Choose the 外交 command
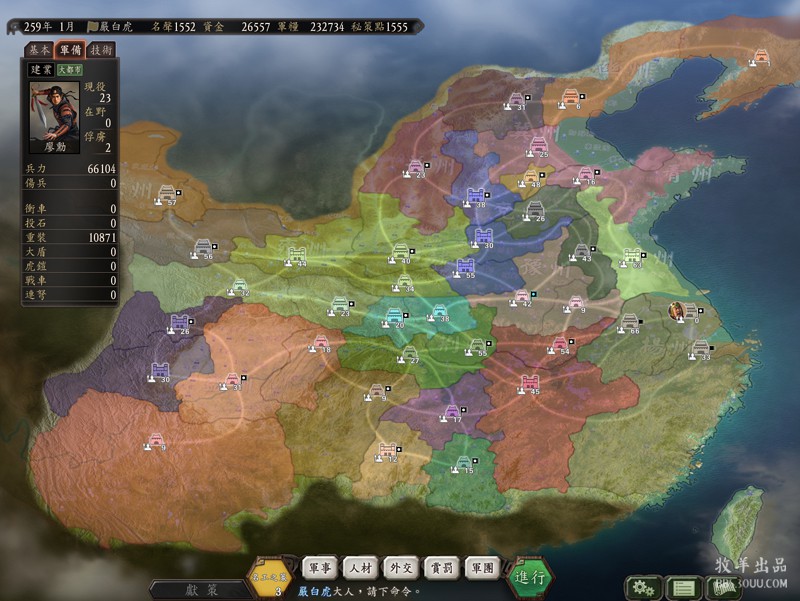Image resolution: width=800 pixels, height=601 pixels. (x=402, y=568)
